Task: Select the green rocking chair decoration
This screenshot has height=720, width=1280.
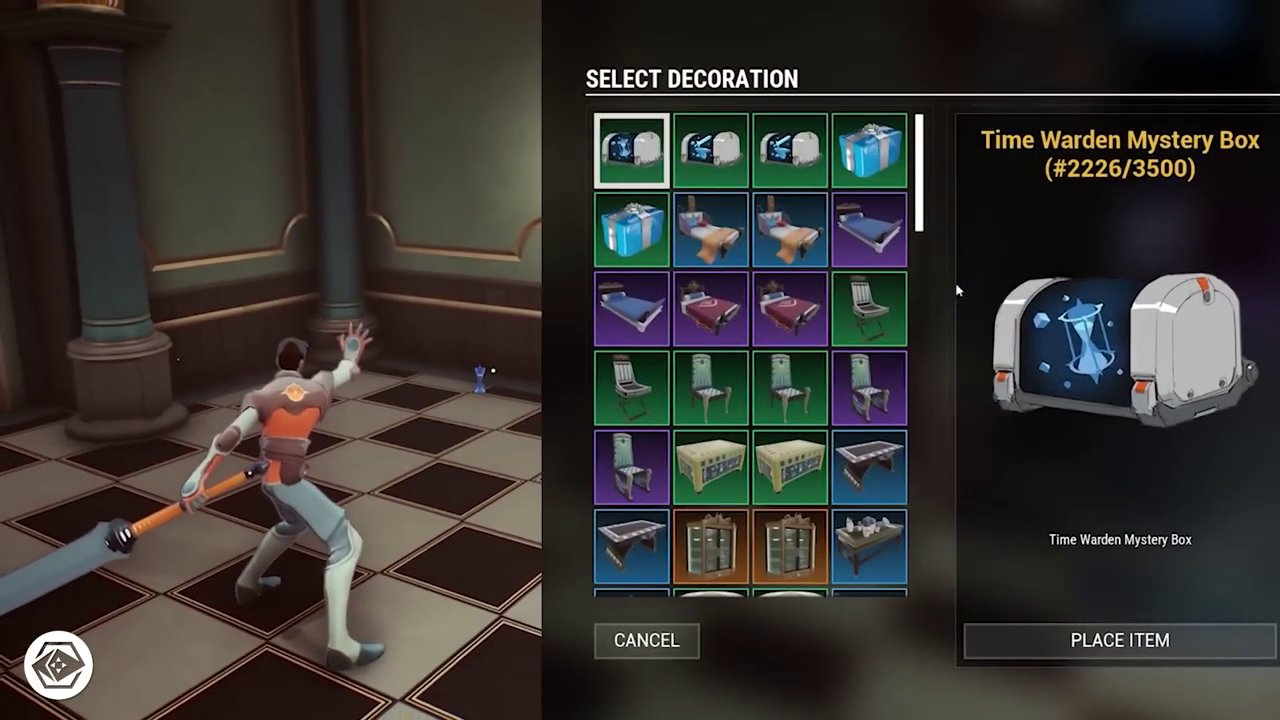Action: coord(630,387)
